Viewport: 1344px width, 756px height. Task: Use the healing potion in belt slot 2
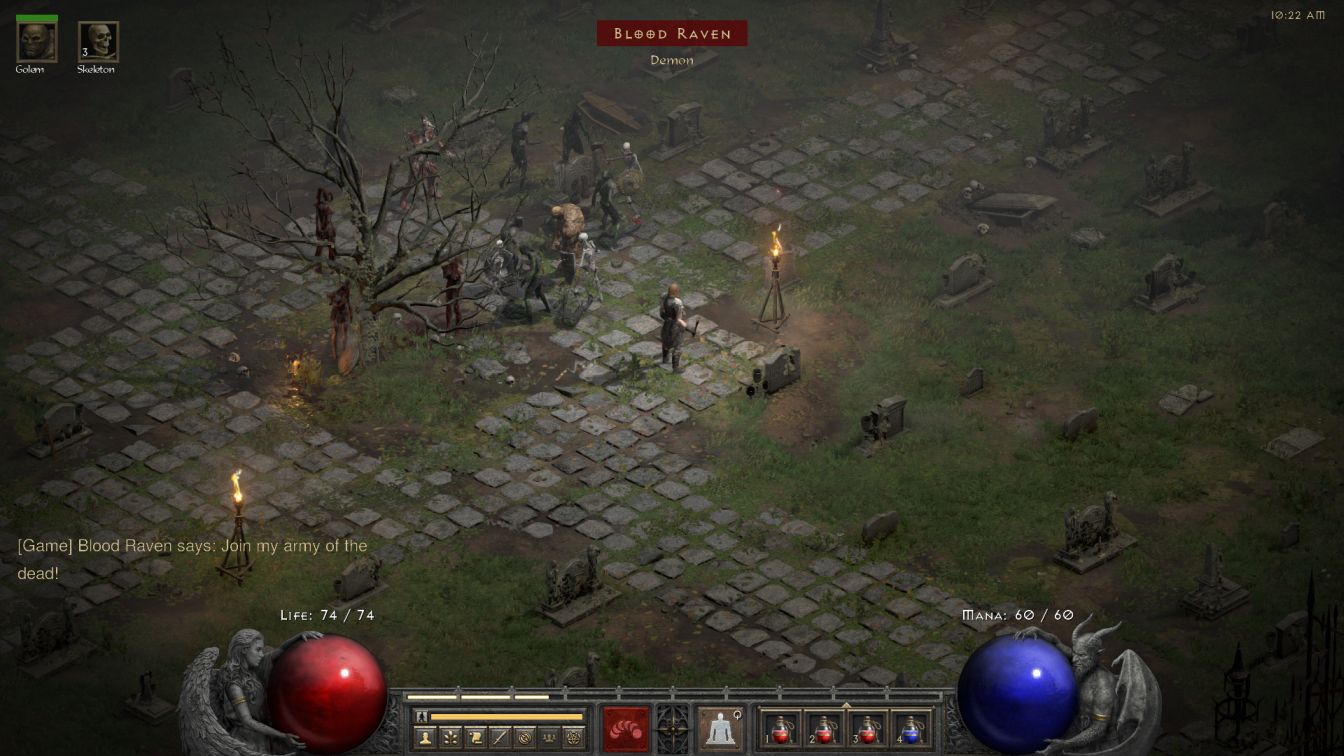pos(824,729)
